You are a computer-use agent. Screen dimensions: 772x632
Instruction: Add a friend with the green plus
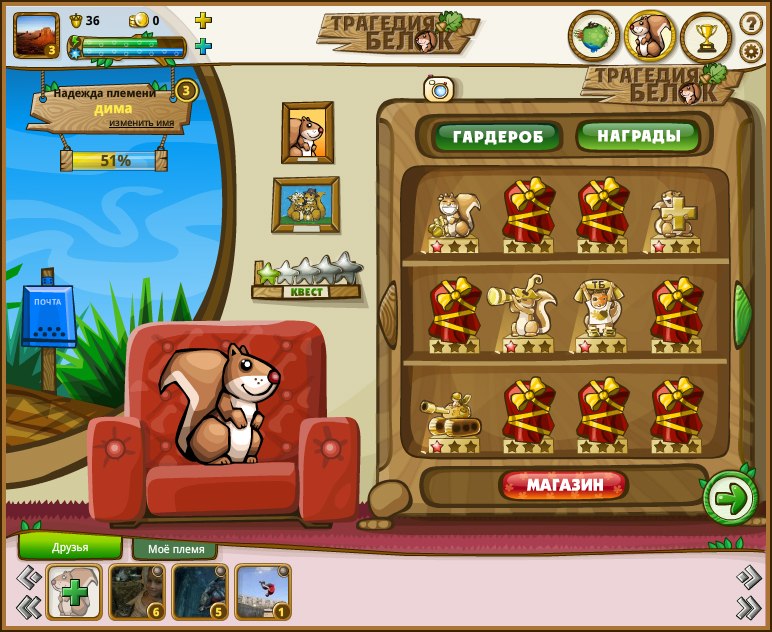tap(74, 592)
